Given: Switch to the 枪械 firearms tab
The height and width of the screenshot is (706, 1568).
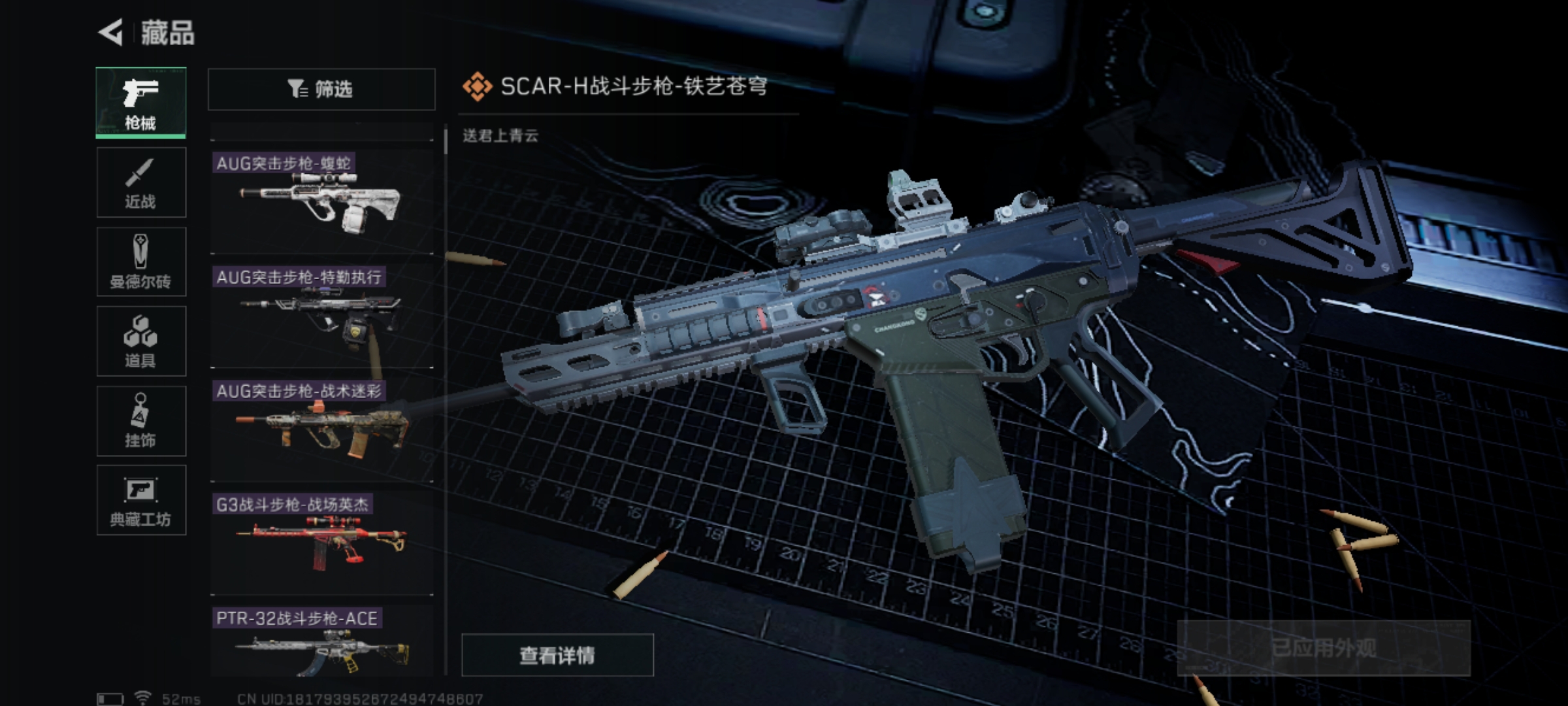Looking at the screenshot, I should tap(141, 103).
